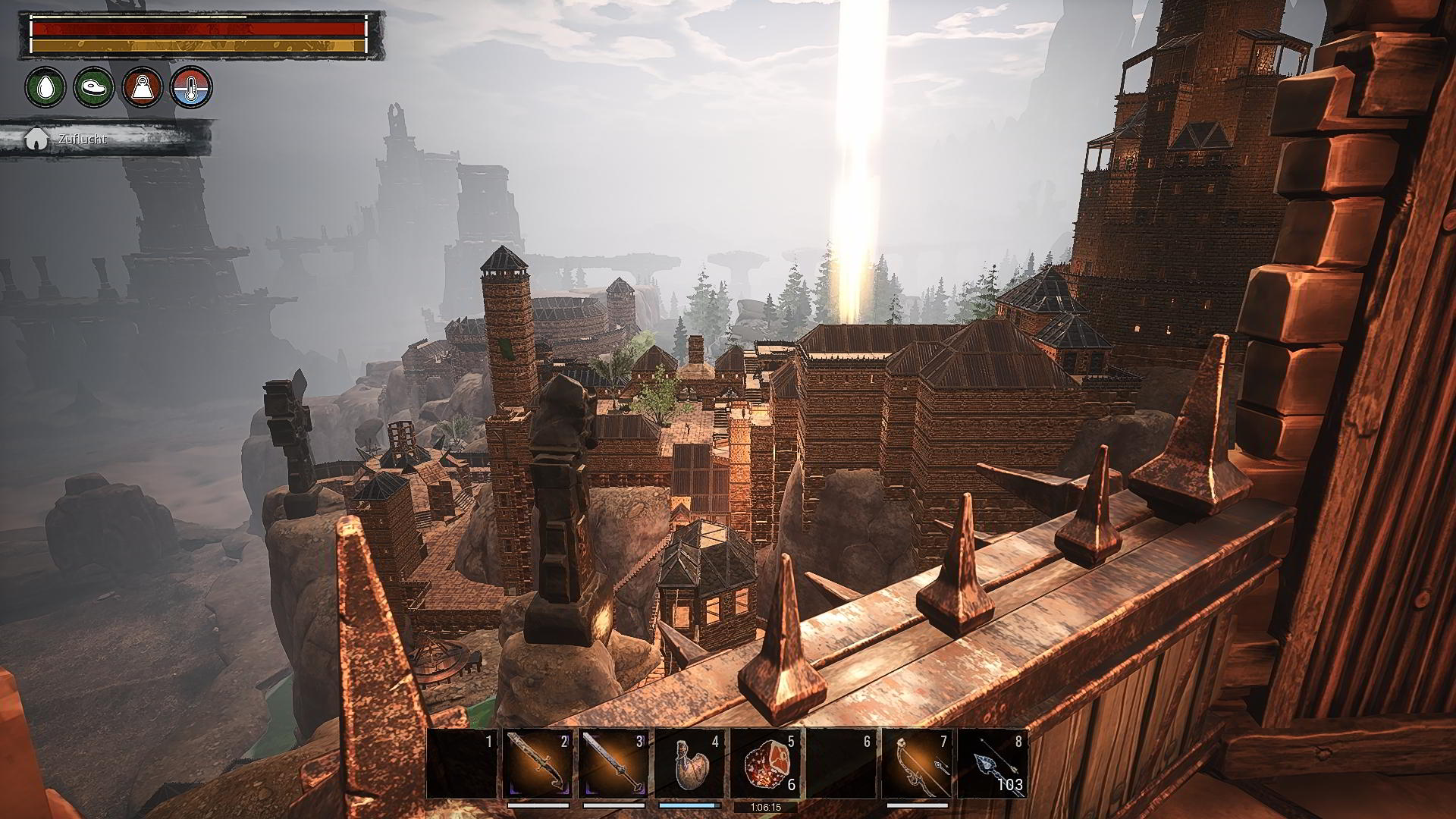Image resolution: width=1456 pixels, height=819 pixels.
Task: Eat the raw meat in slot 5
Action: coord(764,764)
